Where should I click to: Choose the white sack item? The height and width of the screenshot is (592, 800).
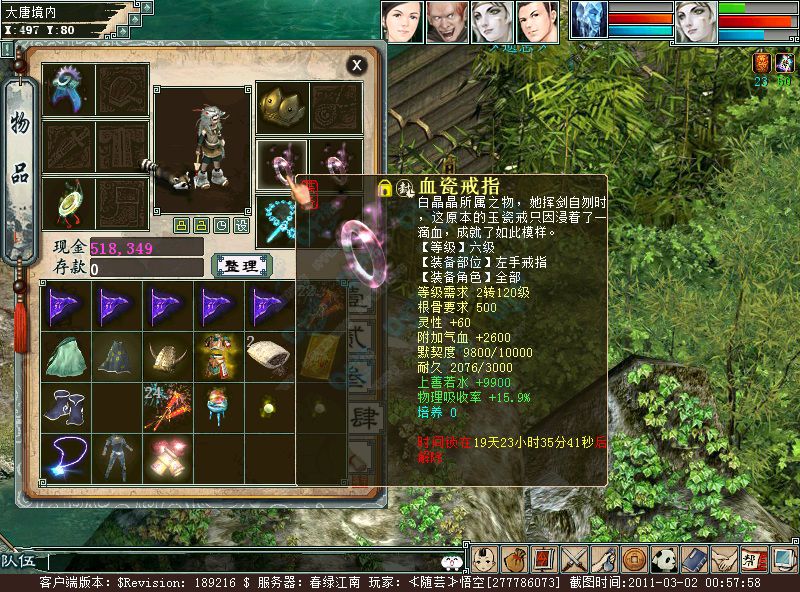tap(270, 355)
